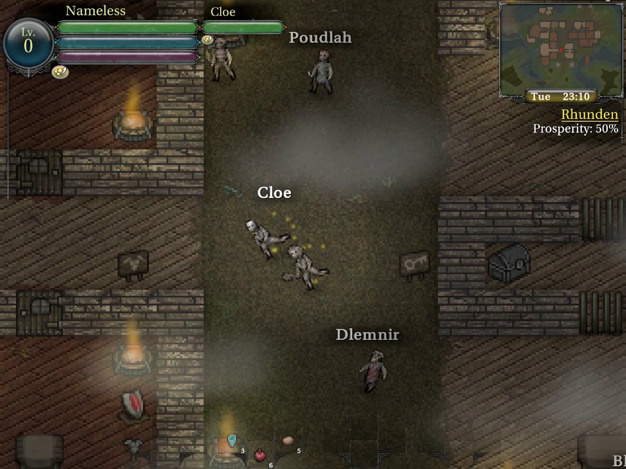Viewport: 626px width, 469px height.
Task: Click the Rhunden location name link
Action: [x=589, y=115]
